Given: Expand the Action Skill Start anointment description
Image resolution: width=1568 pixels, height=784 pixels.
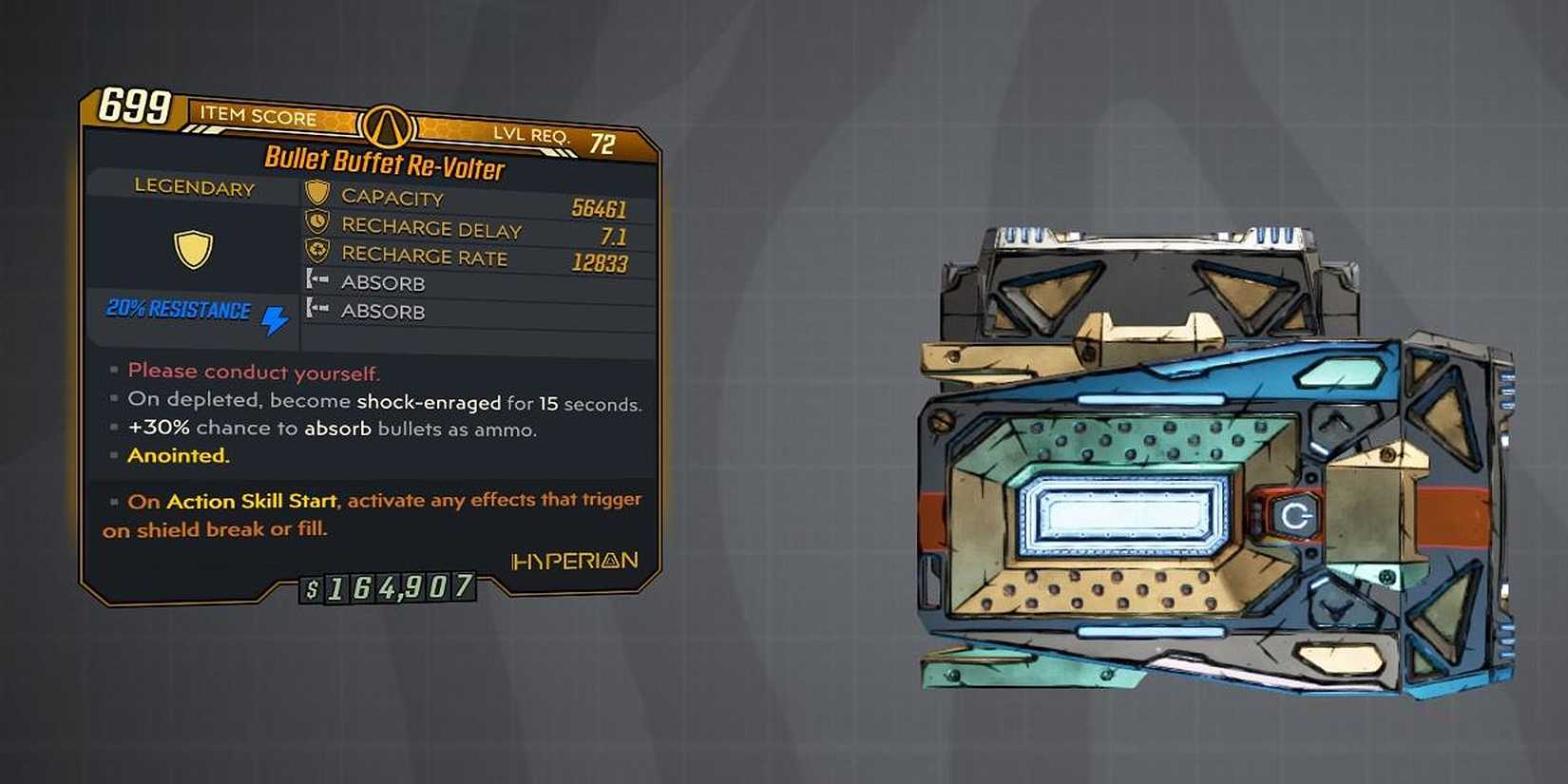Looking at the screenshot, I should click(x=371, y=513).
